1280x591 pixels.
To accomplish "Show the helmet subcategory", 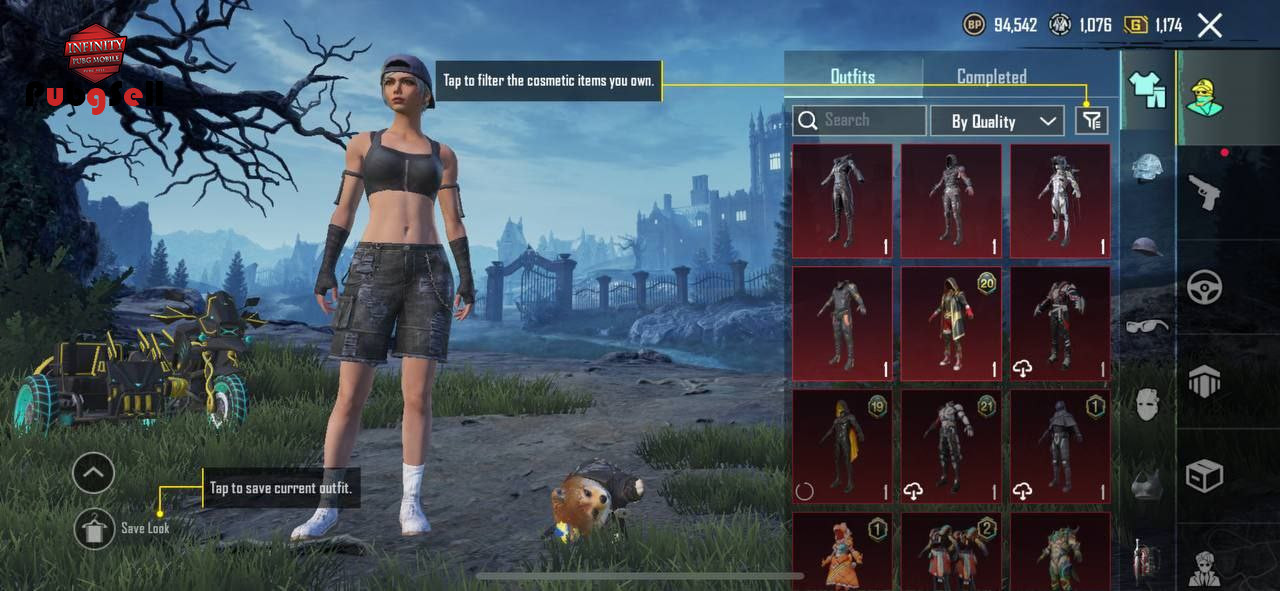I will point(1147,246).
